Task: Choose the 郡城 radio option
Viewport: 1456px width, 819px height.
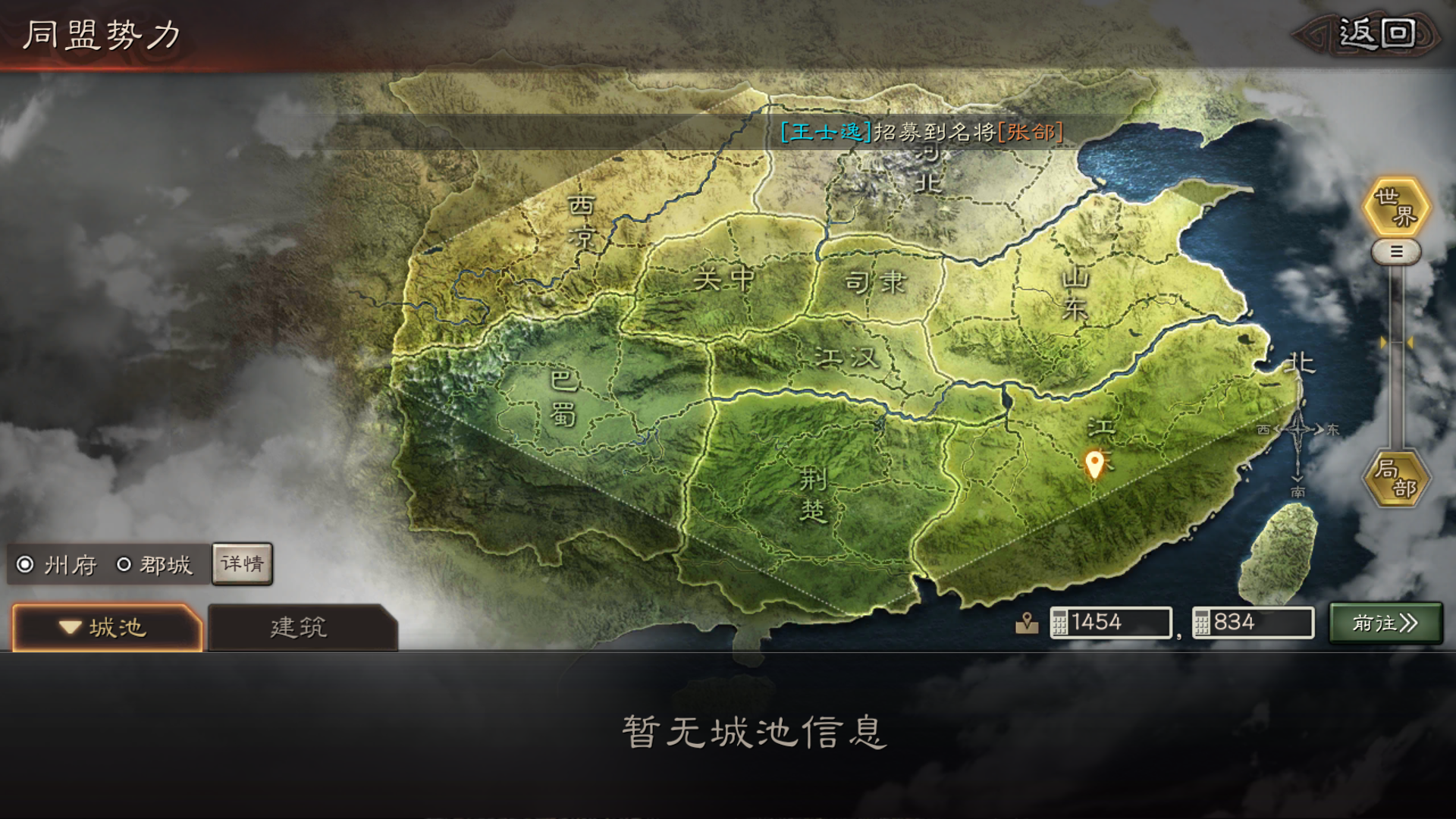Action: [x=124, y=564]
